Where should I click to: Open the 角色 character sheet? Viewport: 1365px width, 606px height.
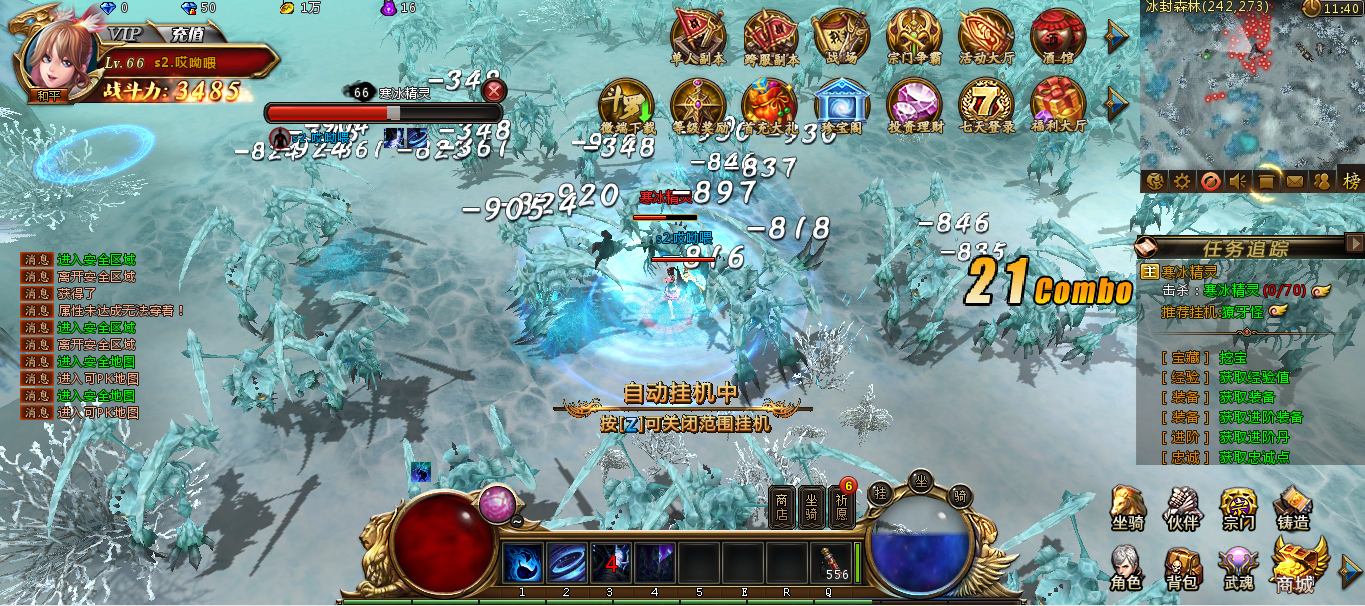coord(1126,566)
